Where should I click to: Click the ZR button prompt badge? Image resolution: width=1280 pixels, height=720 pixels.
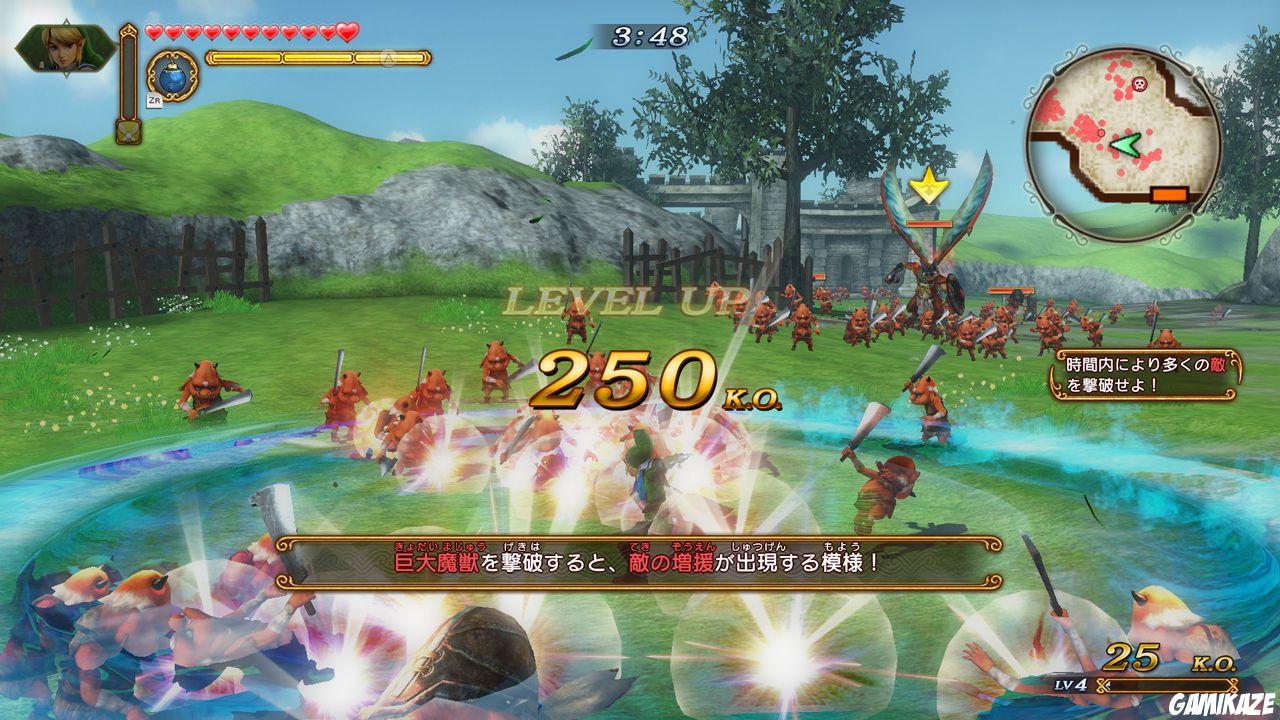(x=156, y=100)
